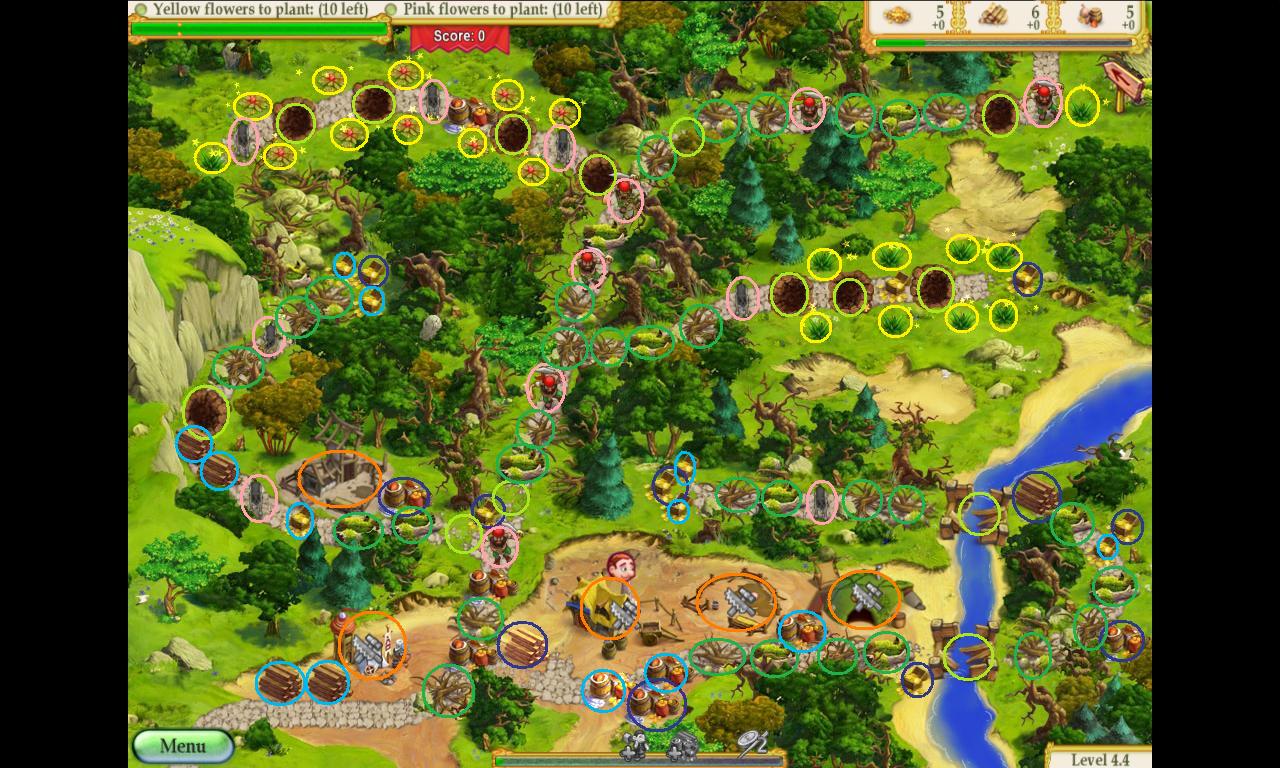Activate the extra resources bonus icon
1280x768 pixels.
click(x=683, y=744)
